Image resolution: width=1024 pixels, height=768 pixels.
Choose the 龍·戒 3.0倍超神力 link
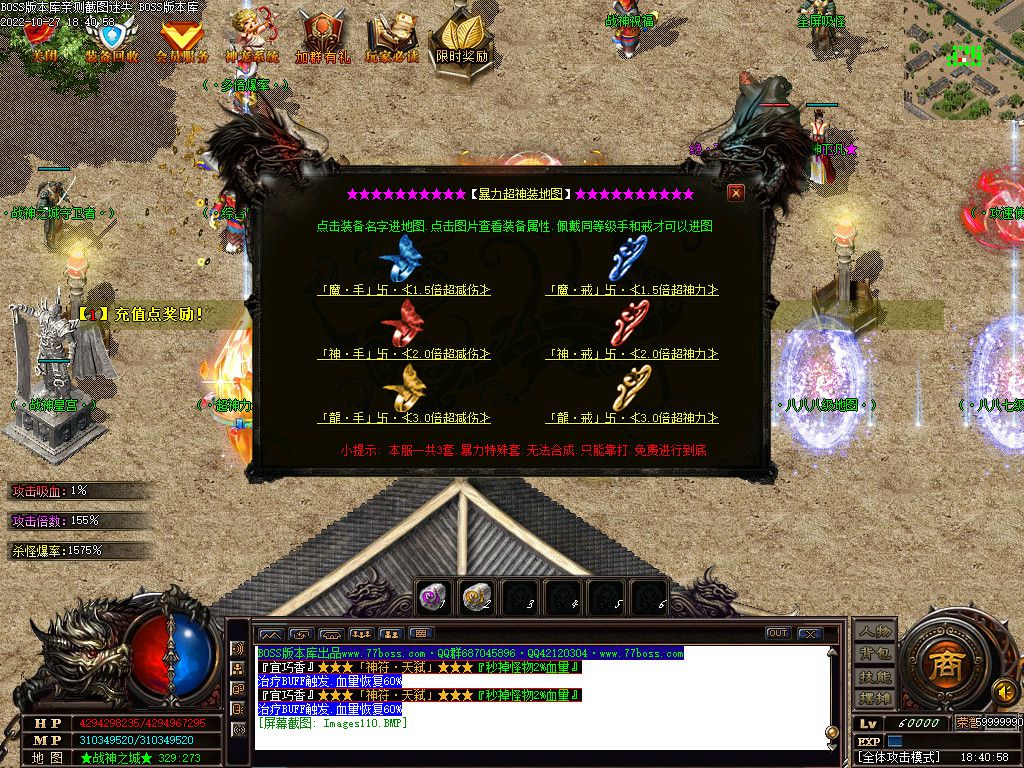click(x=632, y=418)
